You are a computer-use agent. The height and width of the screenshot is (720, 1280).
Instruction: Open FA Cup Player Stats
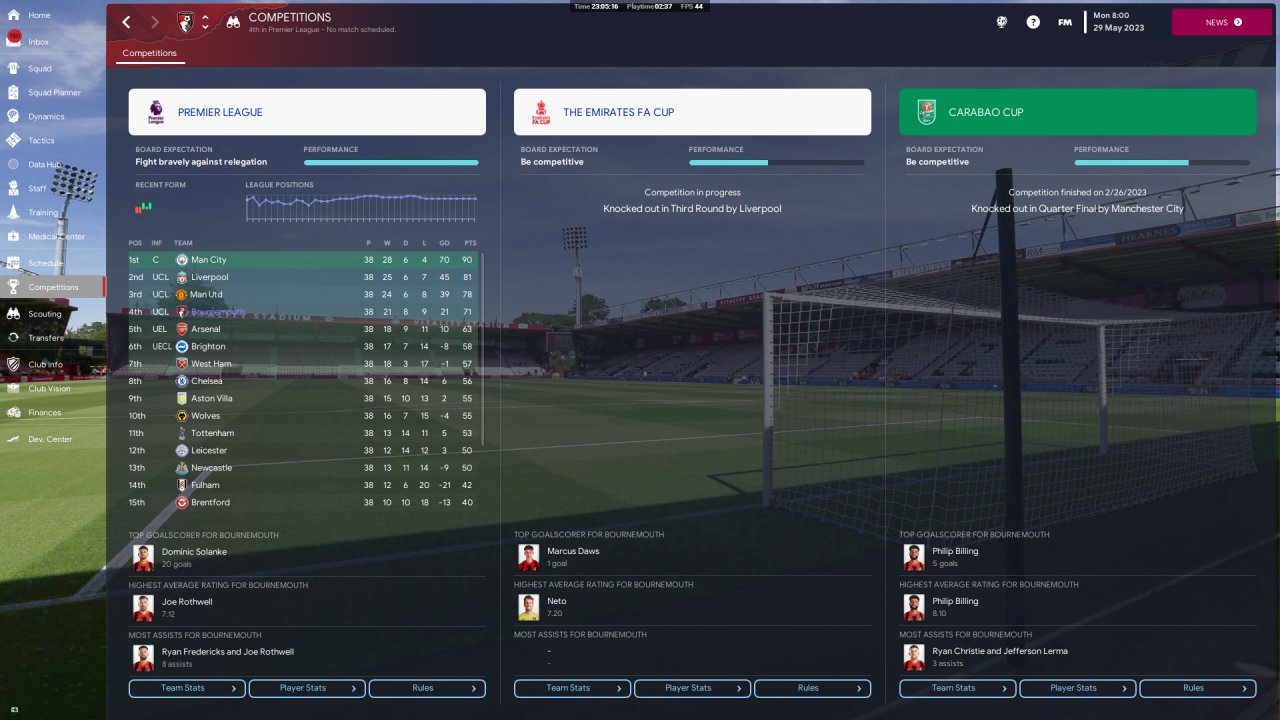[x=692, y=688]
